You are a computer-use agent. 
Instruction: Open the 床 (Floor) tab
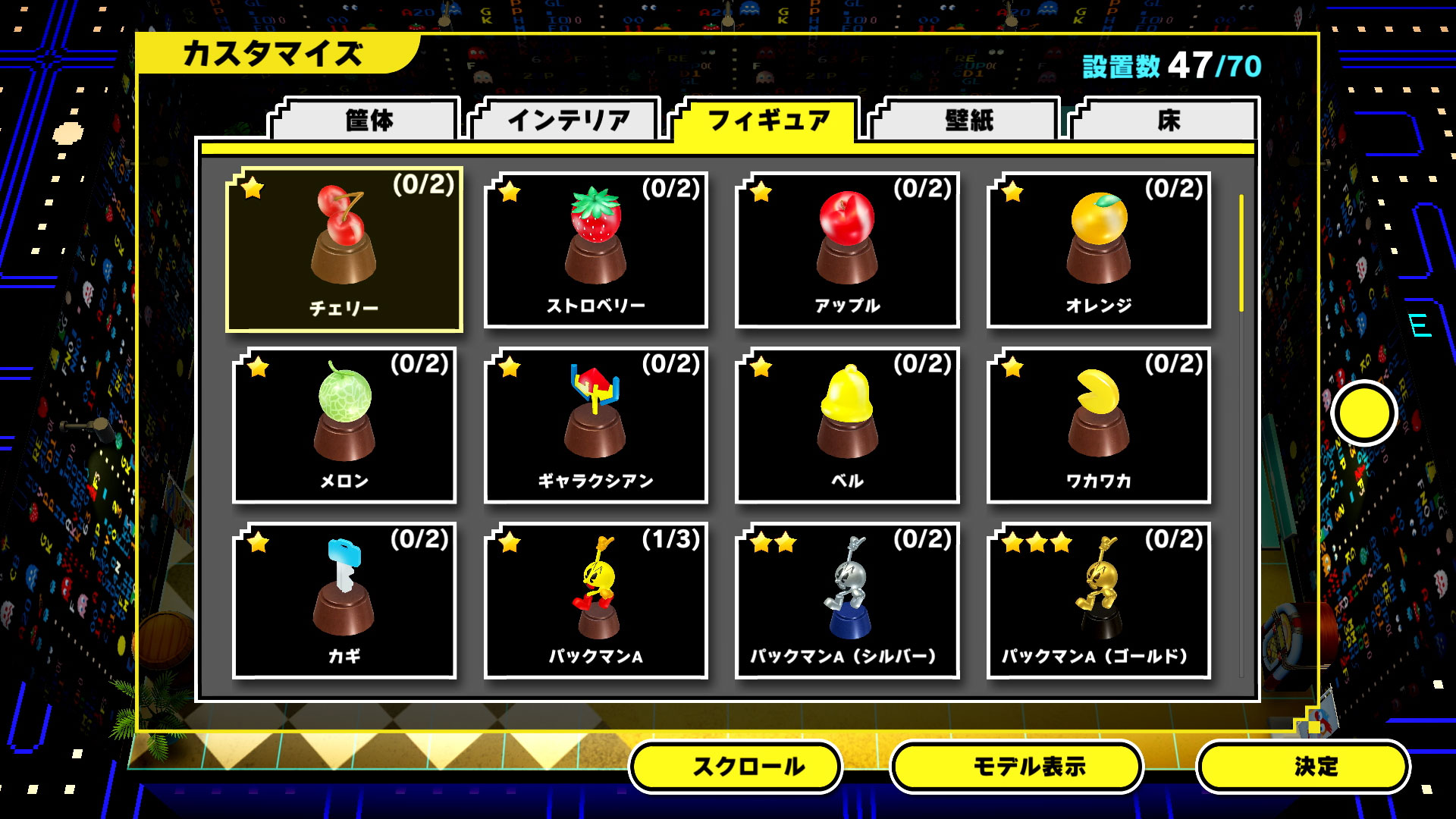(x=1173, y=120)
